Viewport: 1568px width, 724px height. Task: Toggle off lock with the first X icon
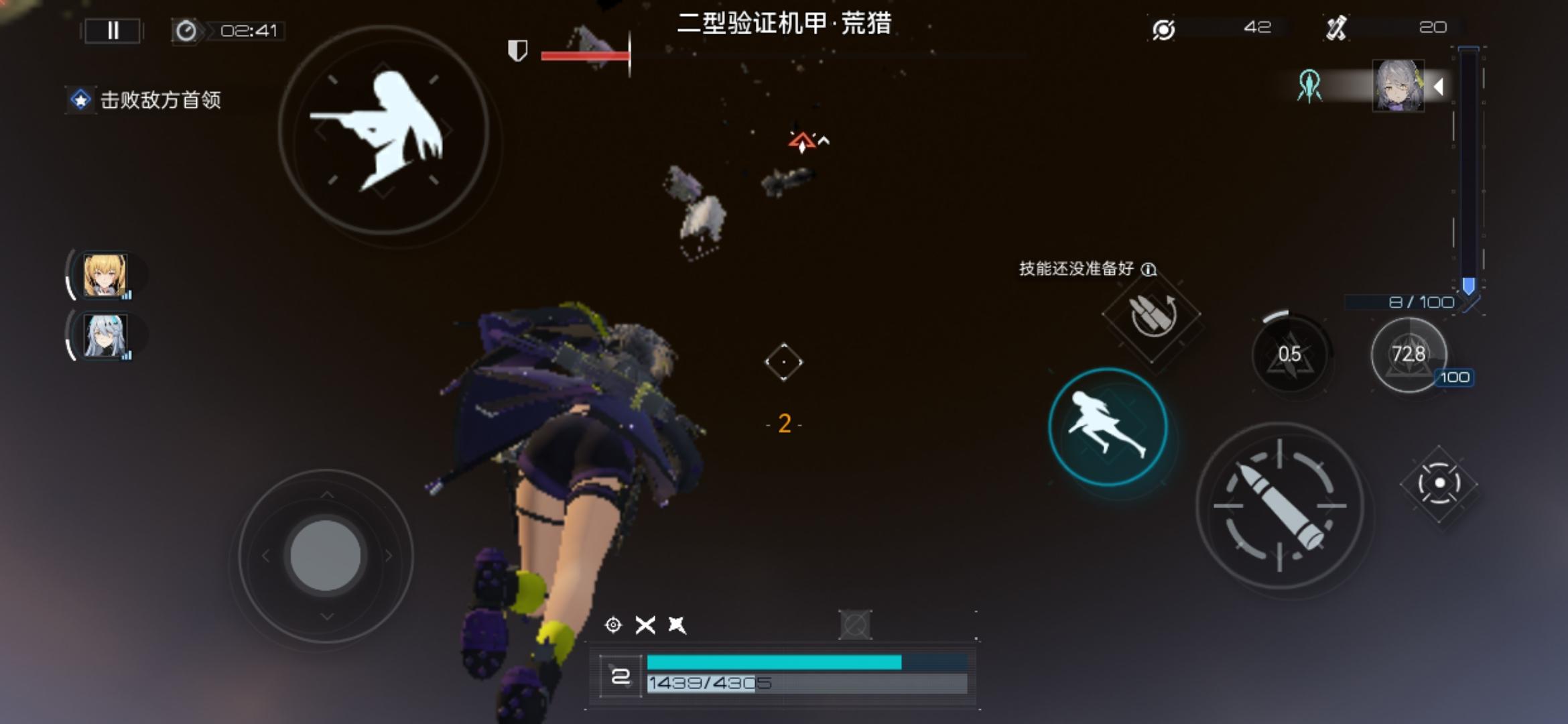pos(645,627)
